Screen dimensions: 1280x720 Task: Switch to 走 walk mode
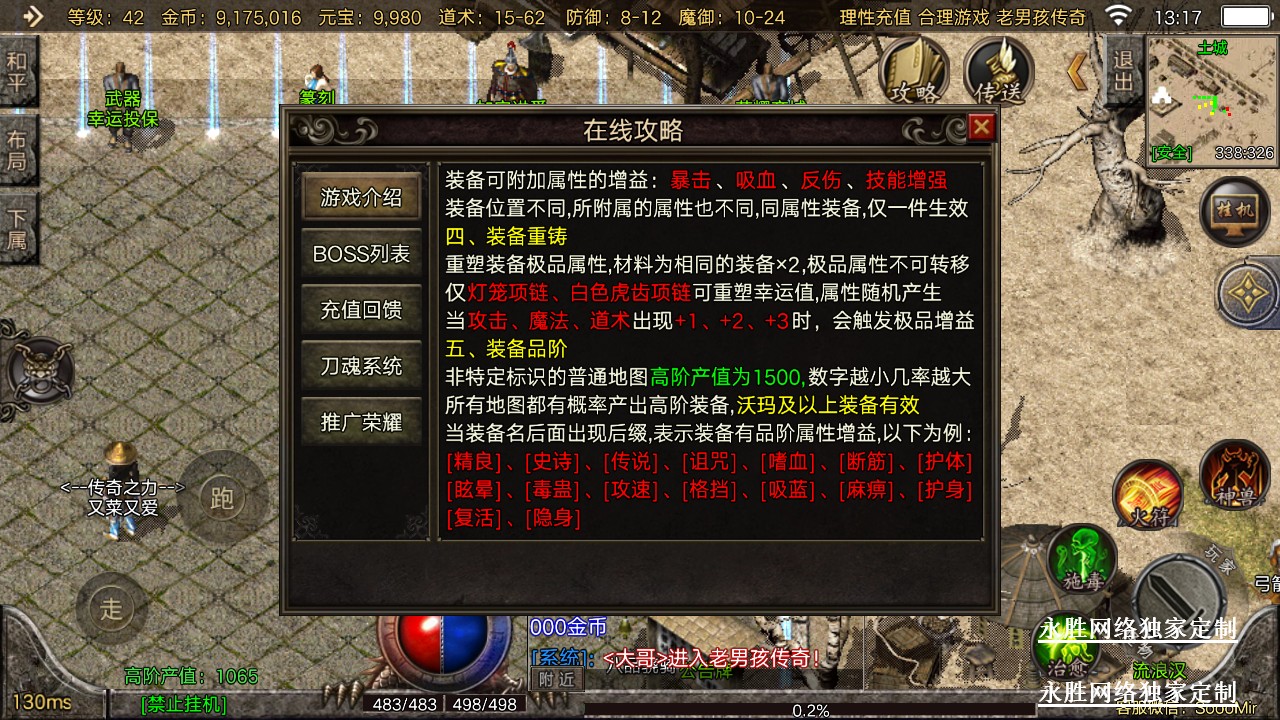111,607
